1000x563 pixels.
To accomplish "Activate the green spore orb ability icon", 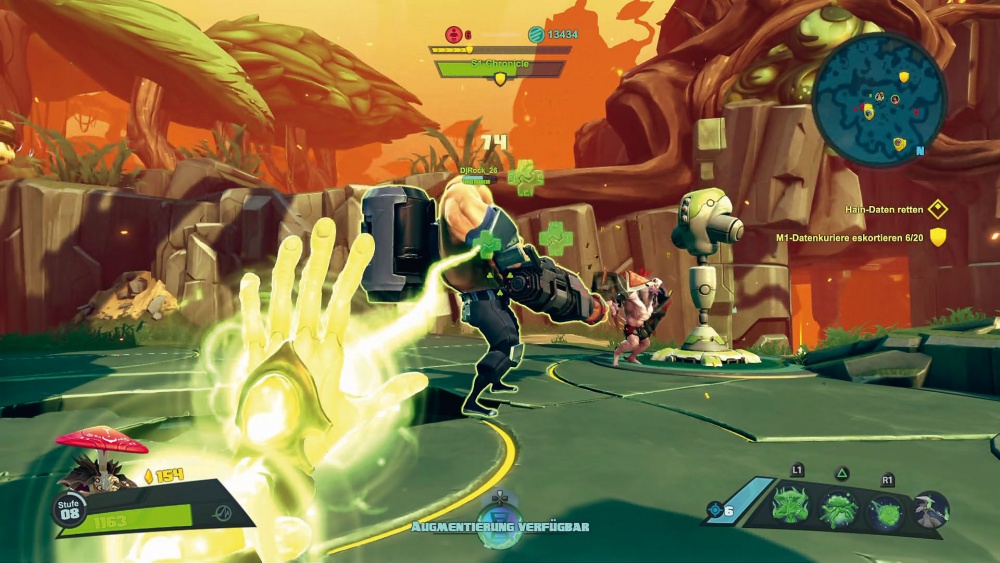I will coord(886,509).
